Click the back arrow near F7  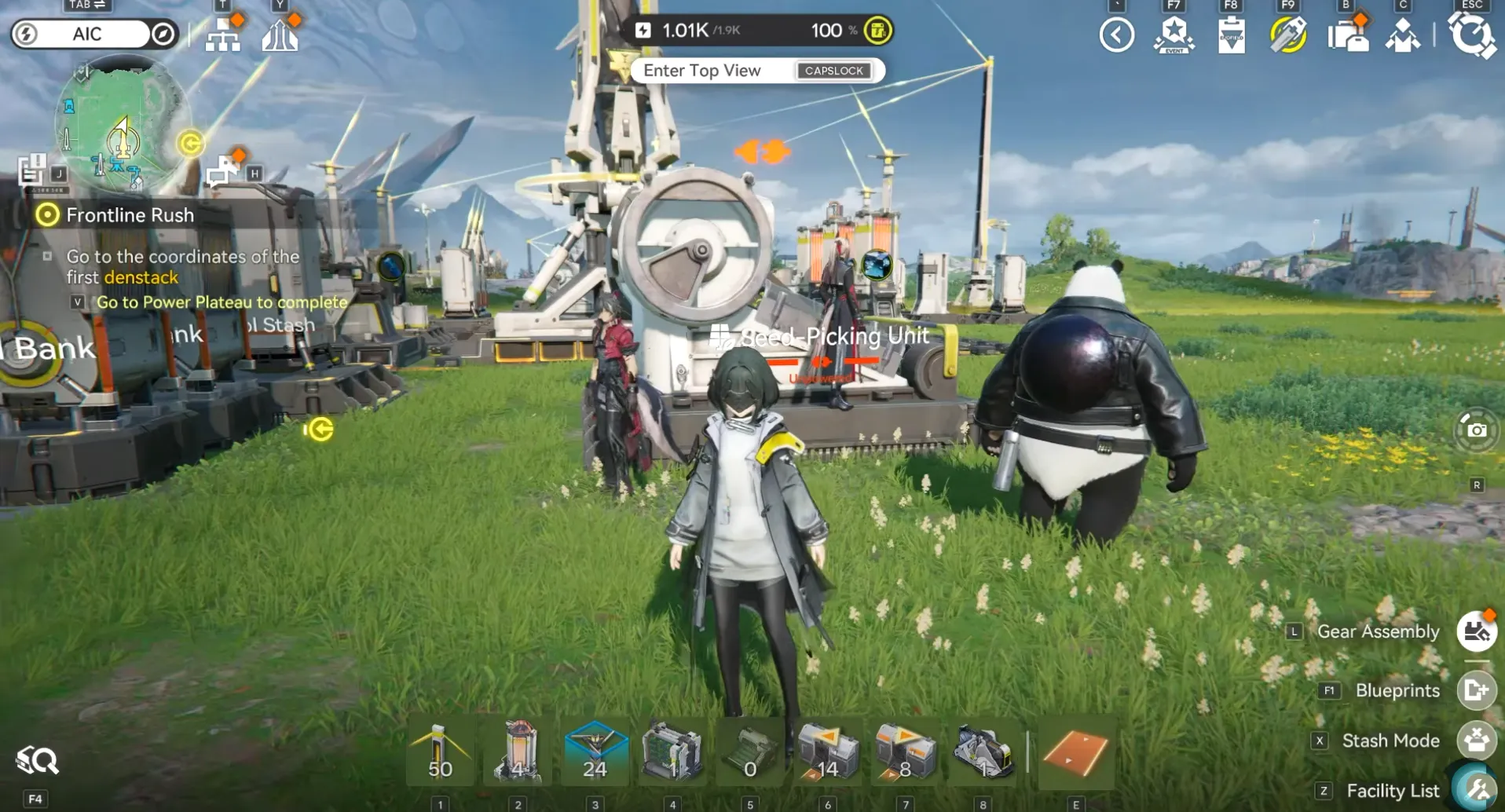pyautogui.click(x=1117, y=35)
